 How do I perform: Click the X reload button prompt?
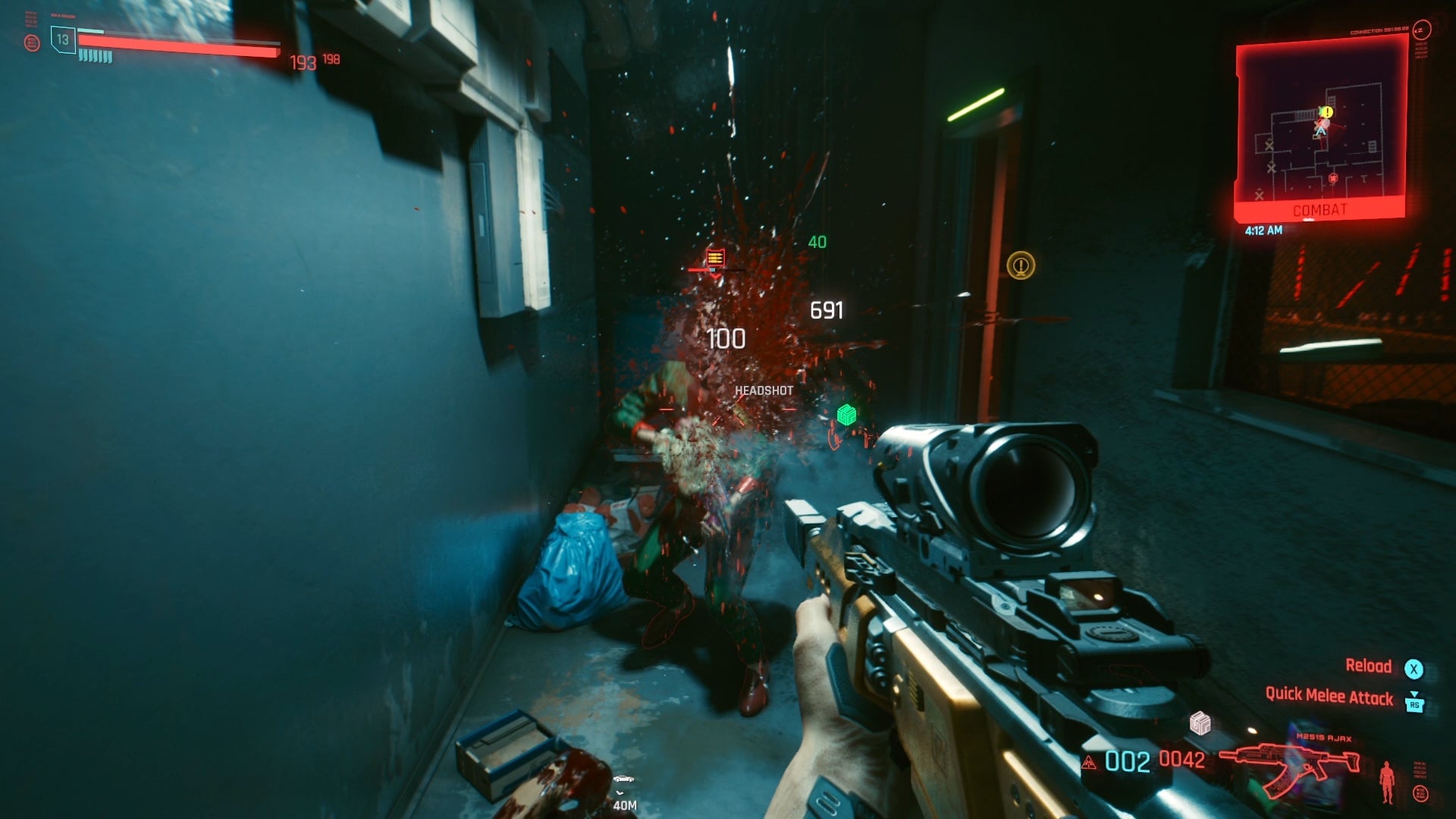tap(1414, 668)
